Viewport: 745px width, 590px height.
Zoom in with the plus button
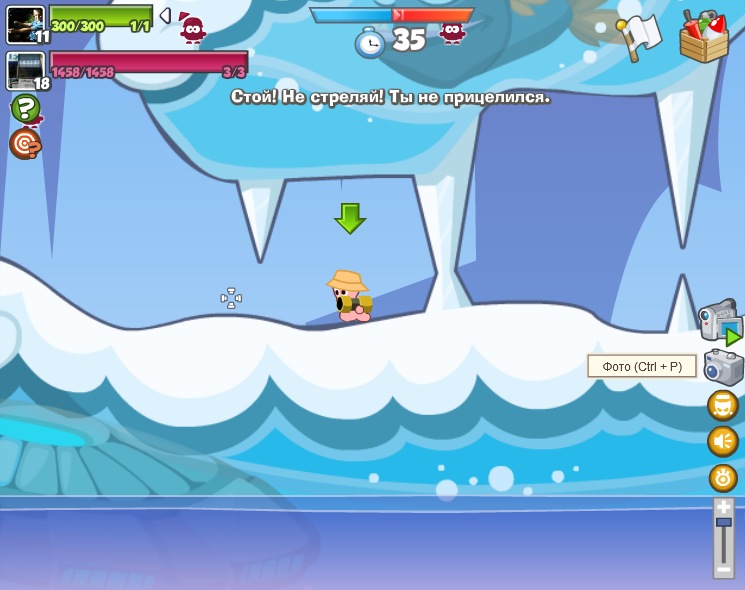(723, 507)
